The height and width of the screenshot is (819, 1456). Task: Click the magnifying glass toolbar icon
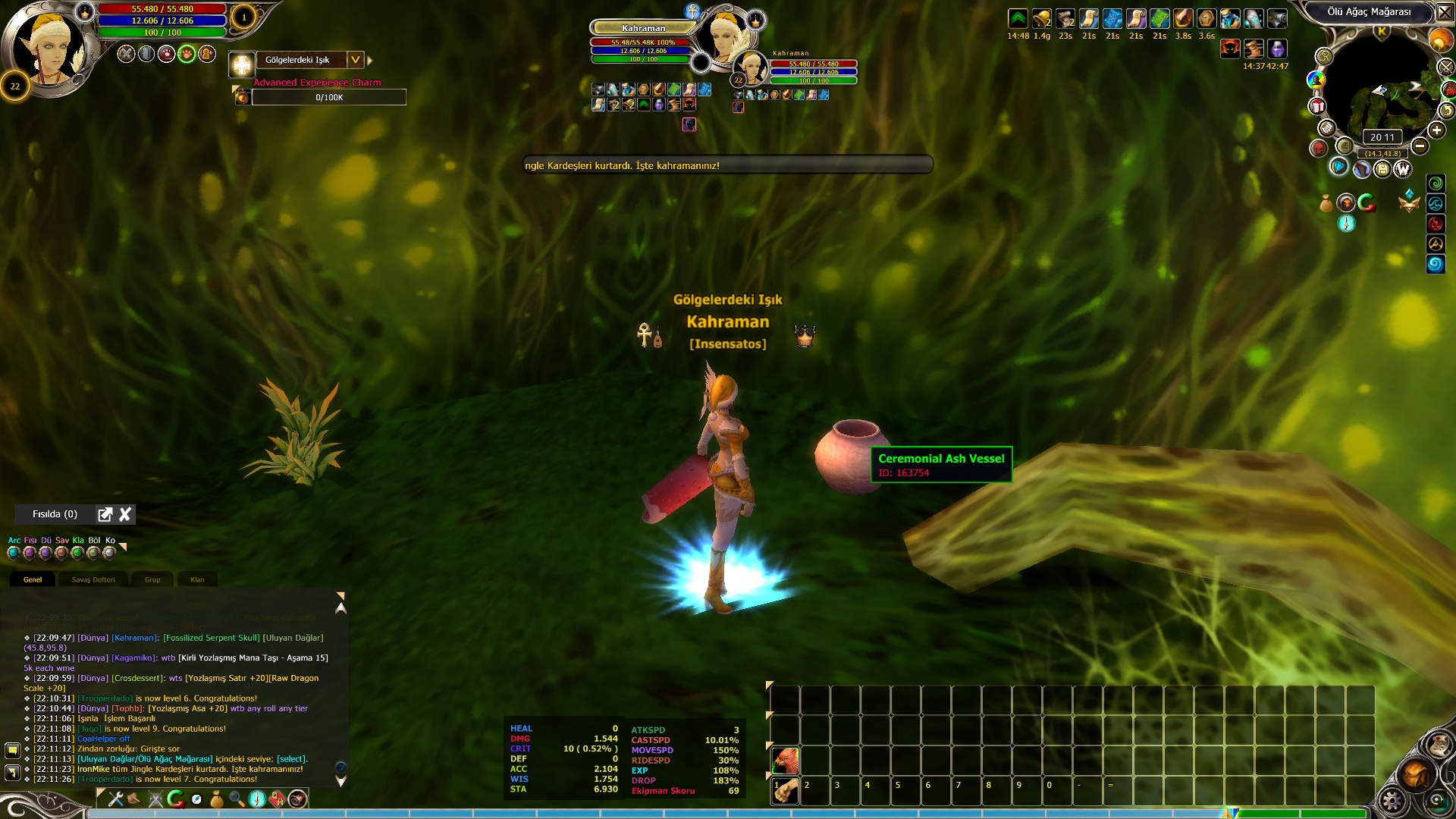click(237, 799)
